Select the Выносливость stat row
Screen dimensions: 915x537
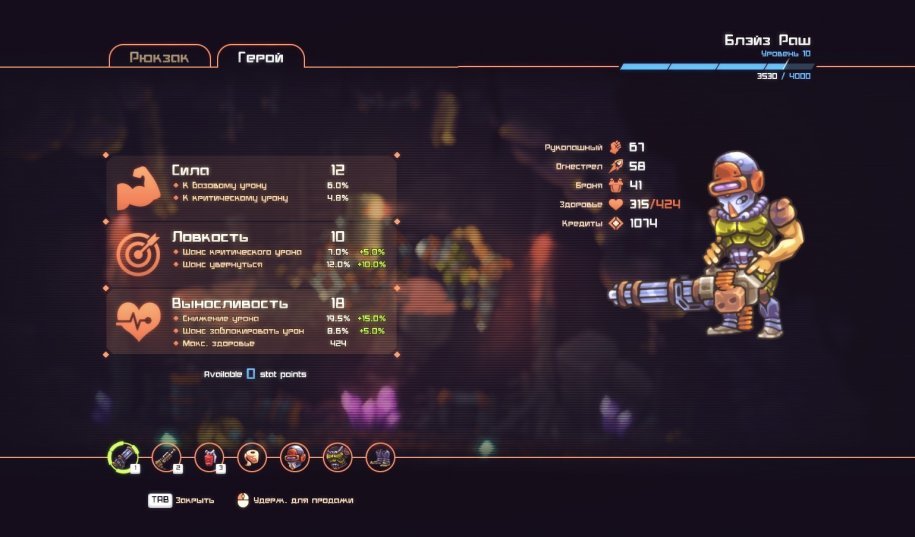[x=252, y=322]
